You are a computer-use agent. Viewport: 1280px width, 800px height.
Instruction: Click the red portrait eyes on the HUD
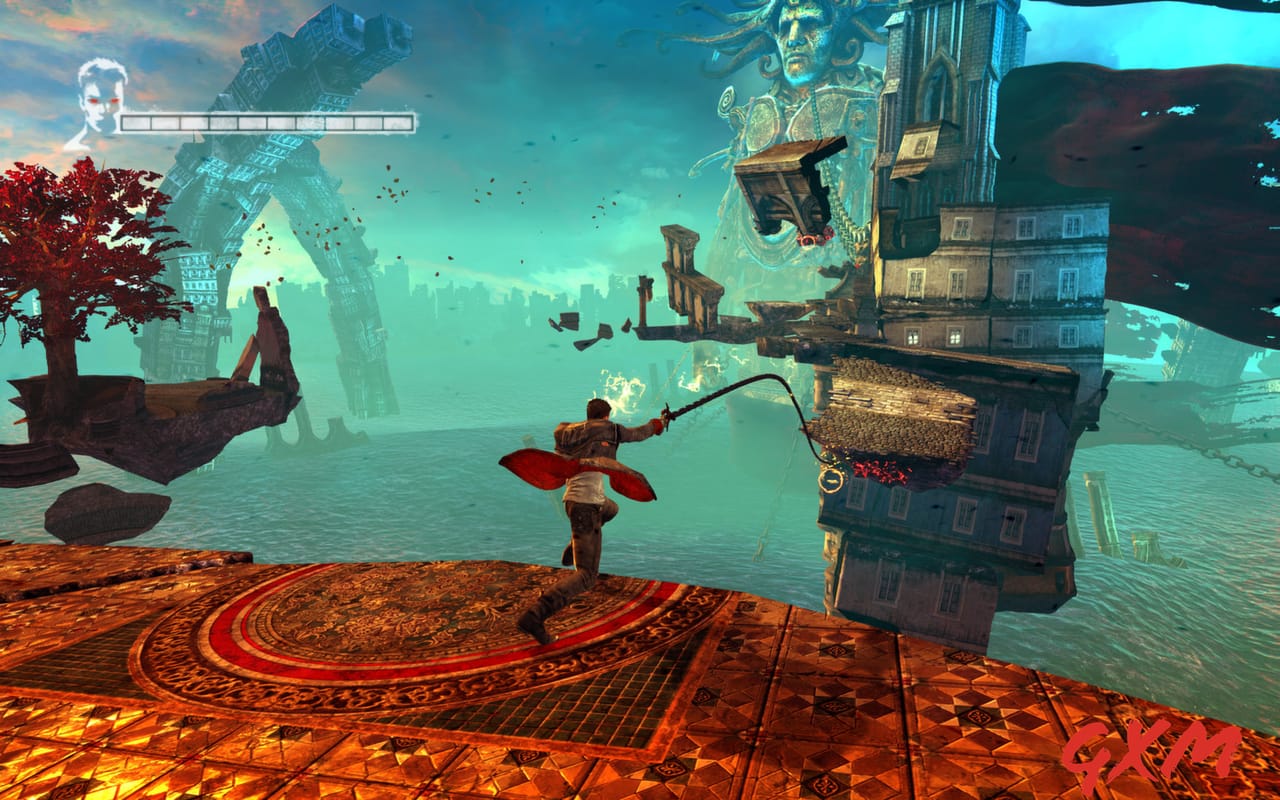click(x=105, y=100)
